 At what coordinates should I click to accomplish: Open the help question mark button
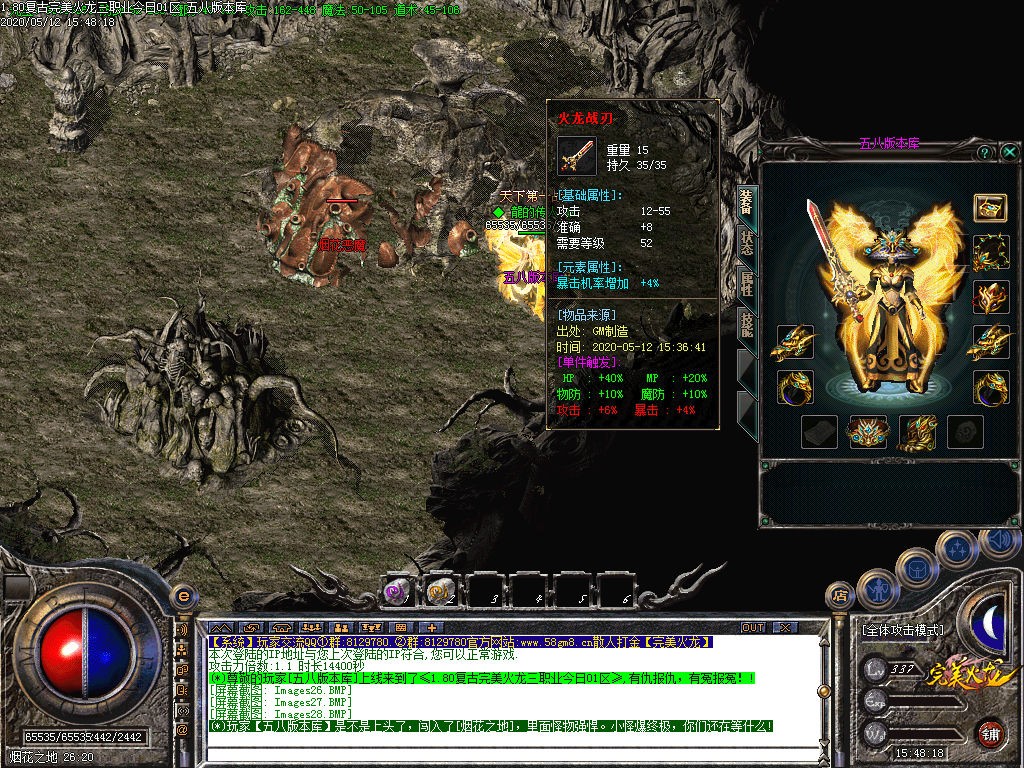click(985, 152)
